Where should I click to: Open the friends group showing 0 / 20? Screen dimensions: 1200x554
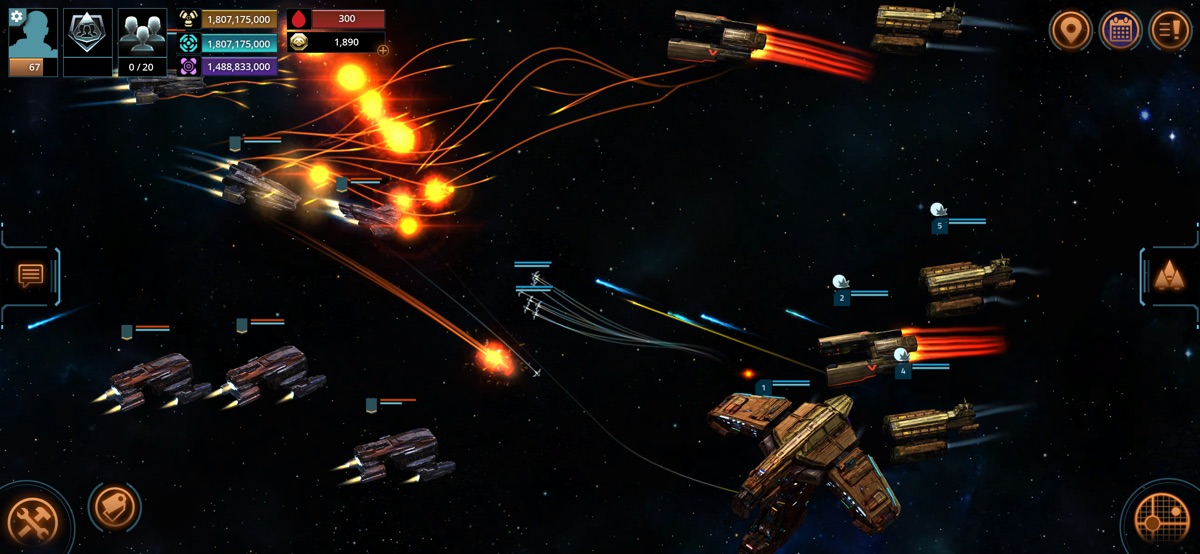pyautogui.click(x=142, y=38)
